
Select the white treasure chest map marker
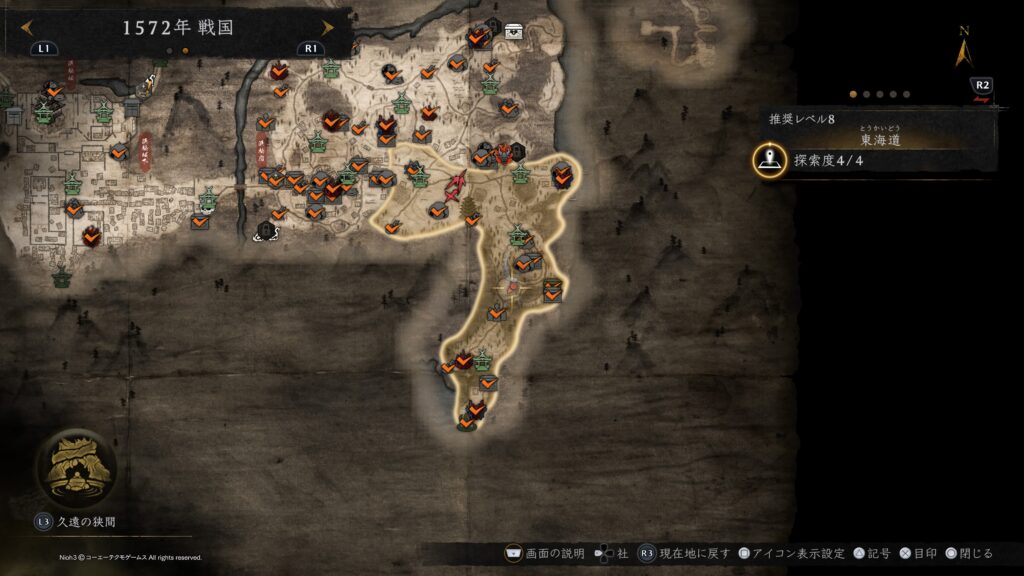click(514, 30)
